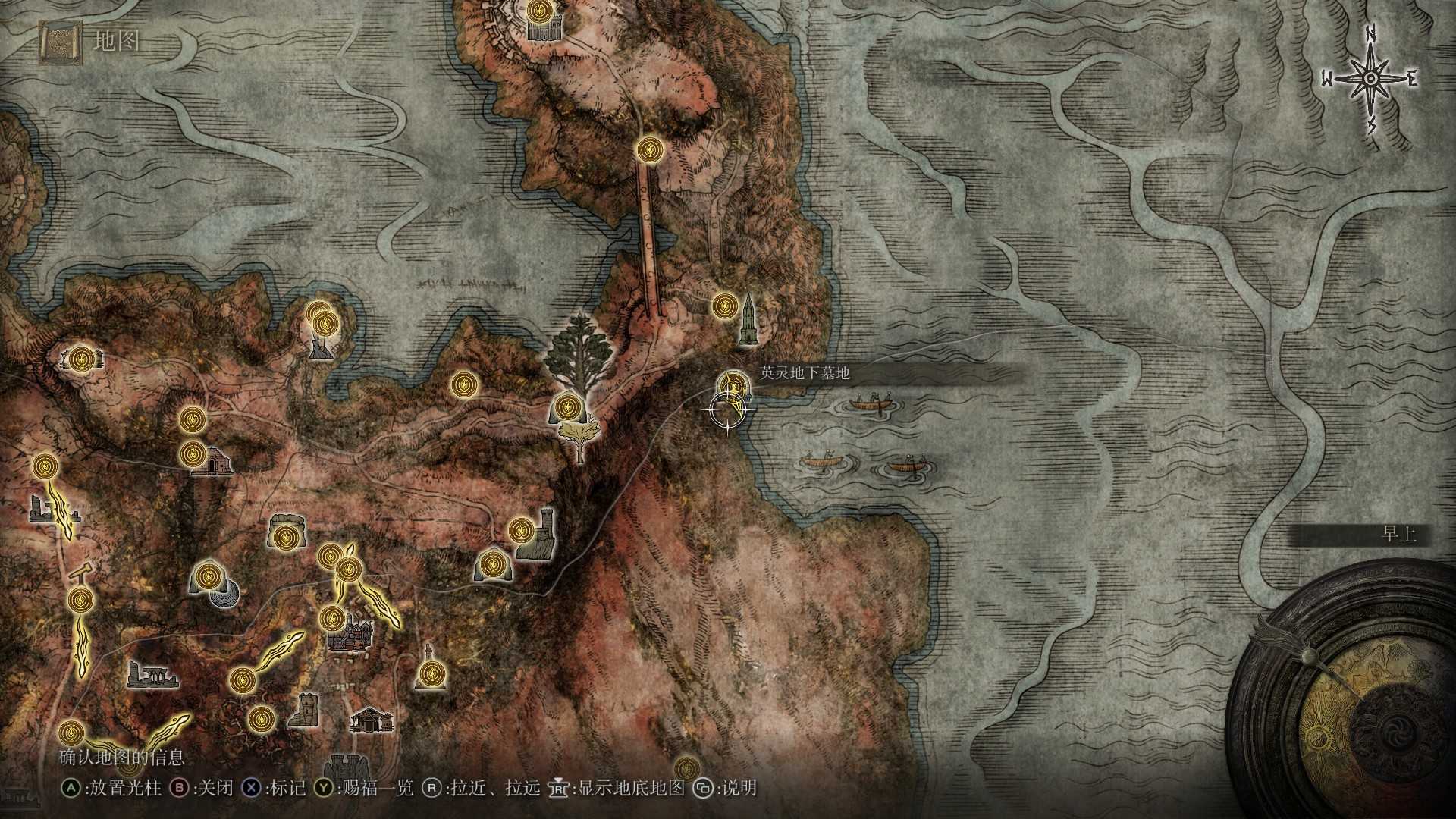Select the 英灵地下墓地 location label
The height and width of the screenshot is (819, 1456).
(x=802, y=373)
